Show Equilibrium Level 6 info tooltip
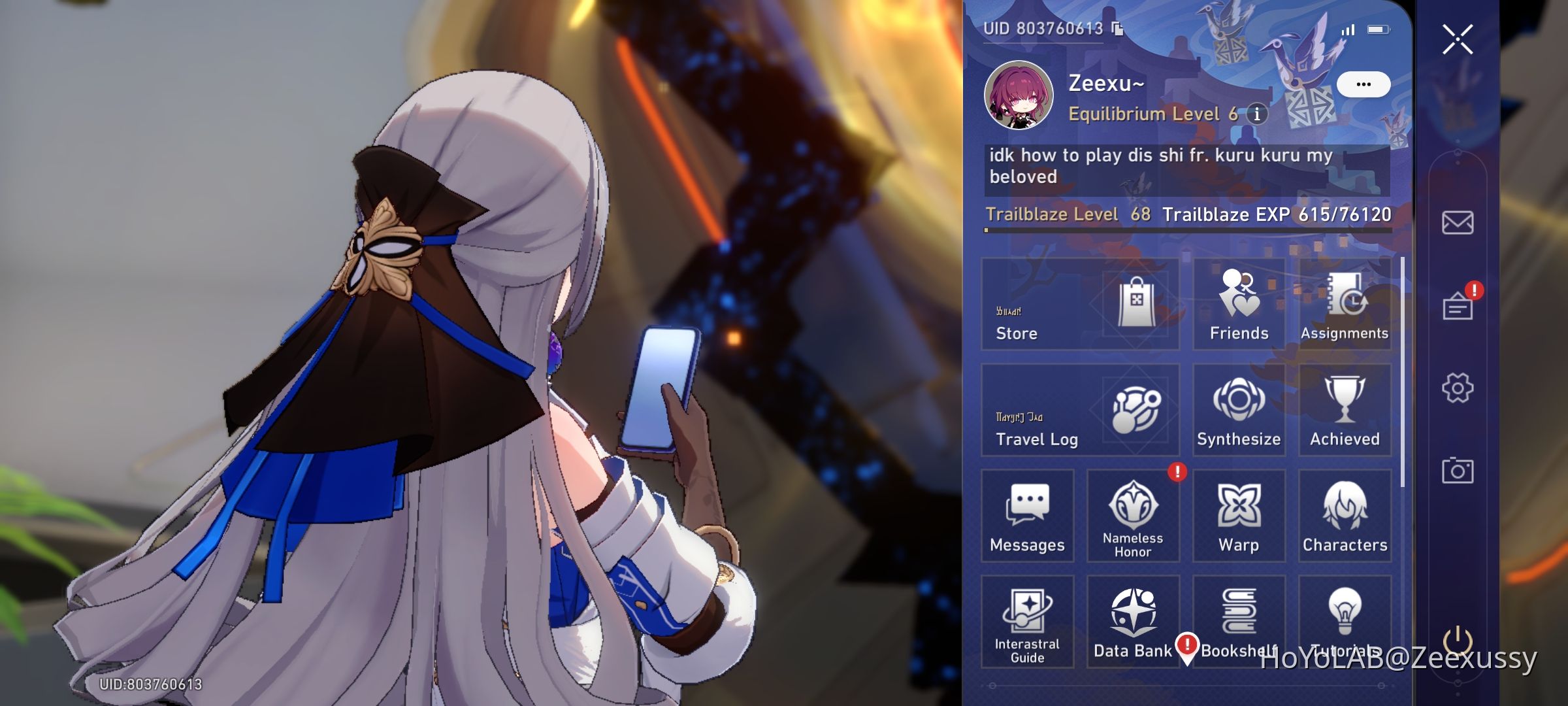Image resolution: width=1568 pixels, height=706 pixels. (1256, 113)
